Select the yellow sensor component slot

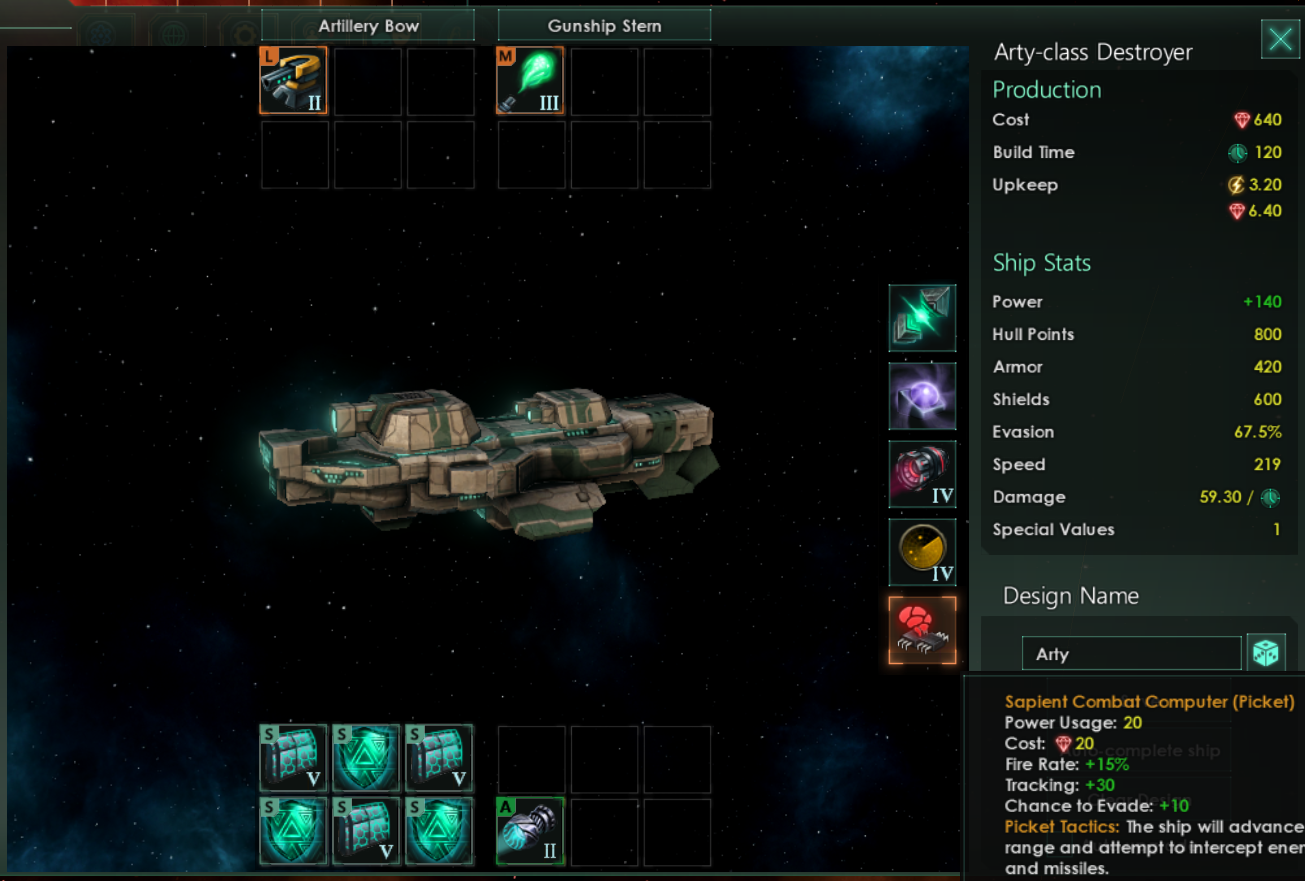(x=922, y=552)
